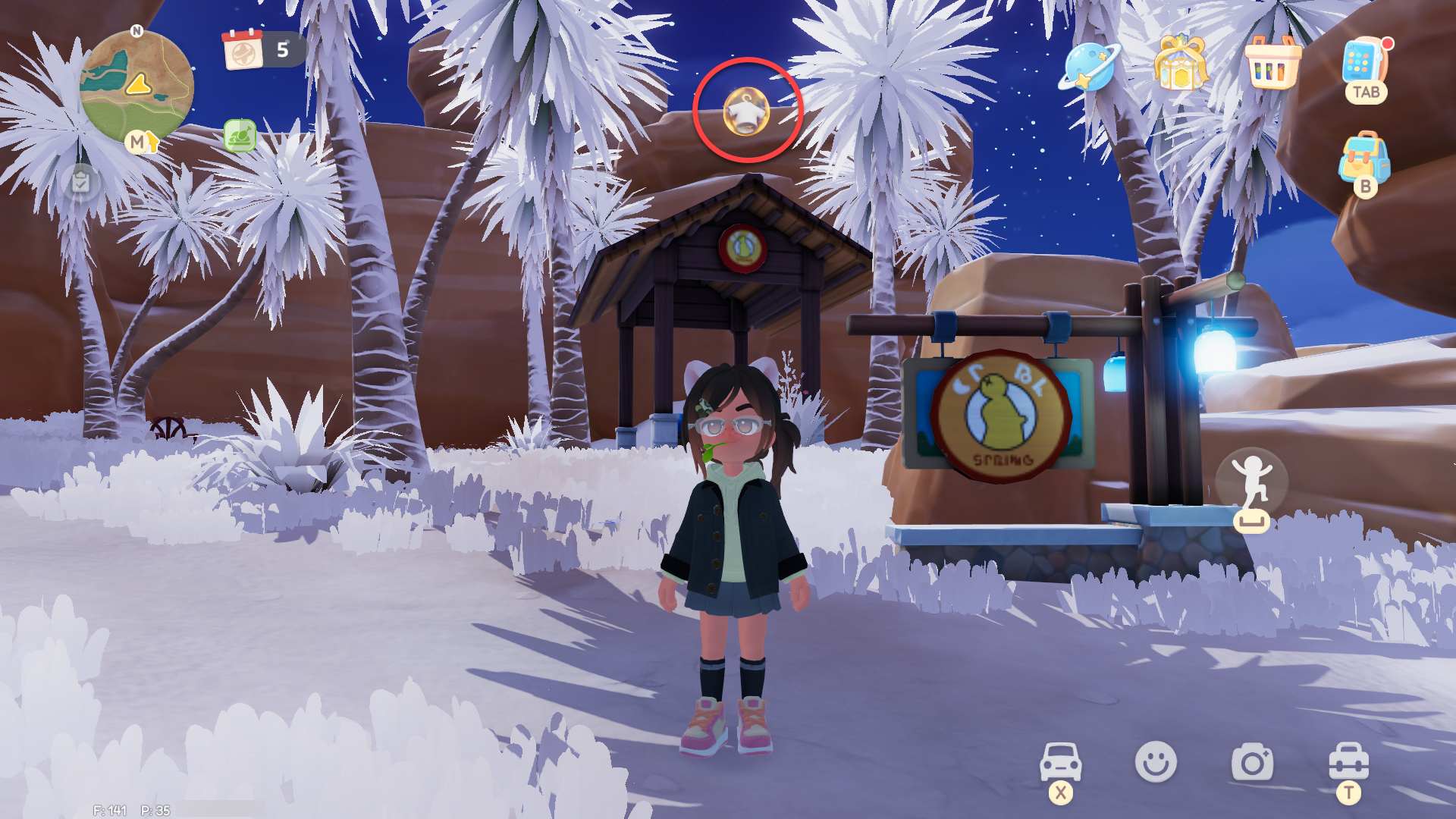The height and width of the screenshot is (819, 1456).
Task: Open the blue planet star icon
Action: 1089,67
